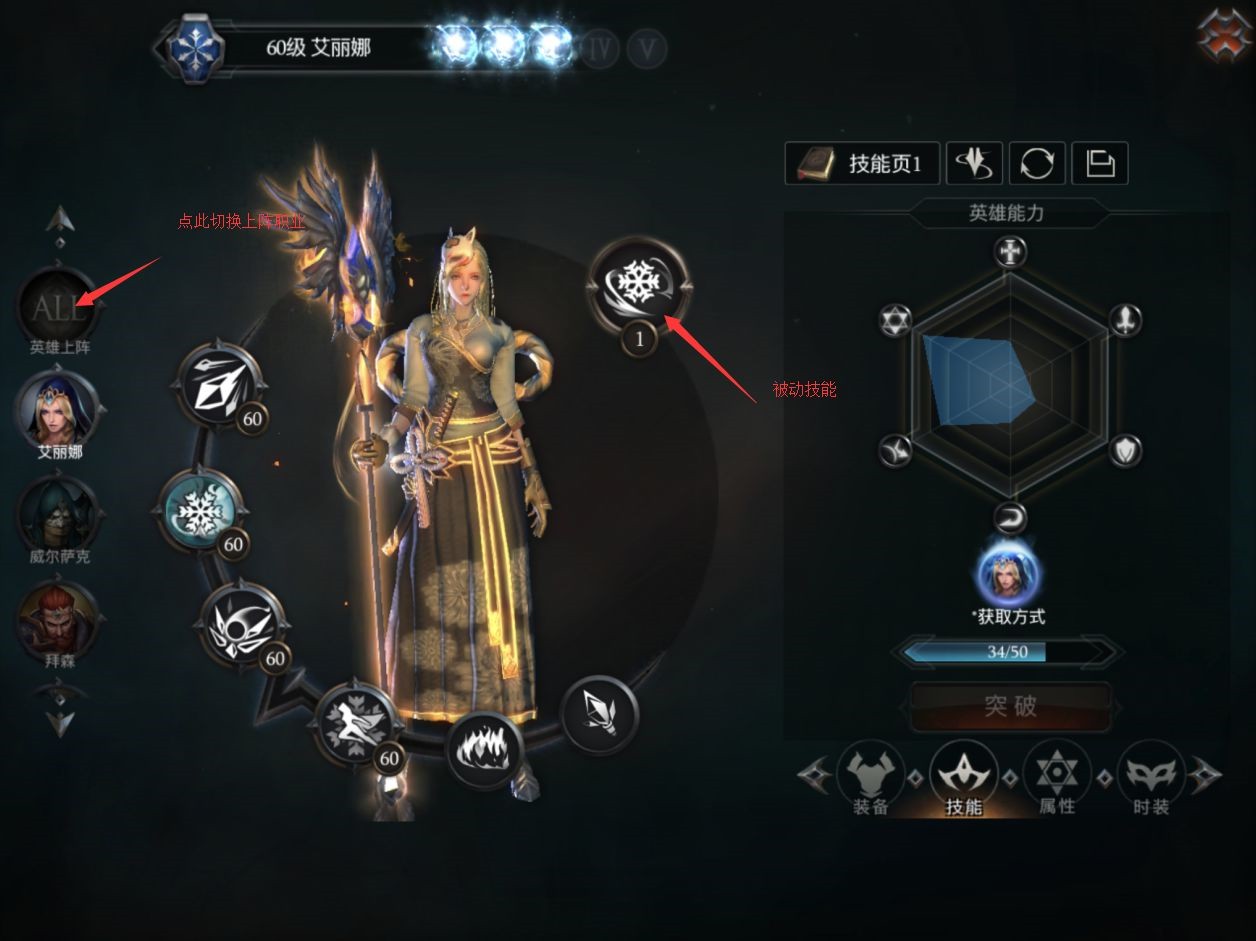Pick hero 拜森 portrait
Image resolution: width=1256 pixels, height=941 pixels.
click(x=59, y=618)
